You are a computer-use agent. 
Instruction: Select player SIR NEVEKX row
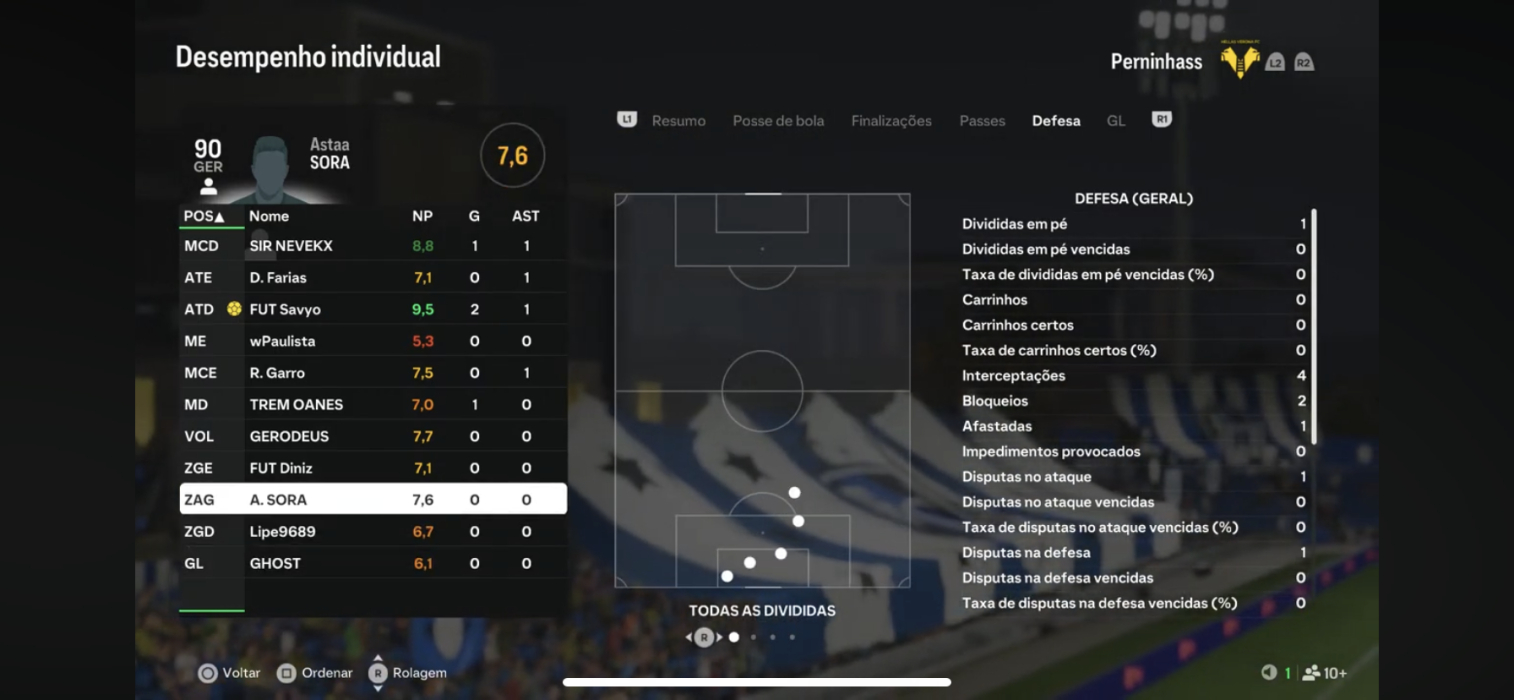pos(372,246)
